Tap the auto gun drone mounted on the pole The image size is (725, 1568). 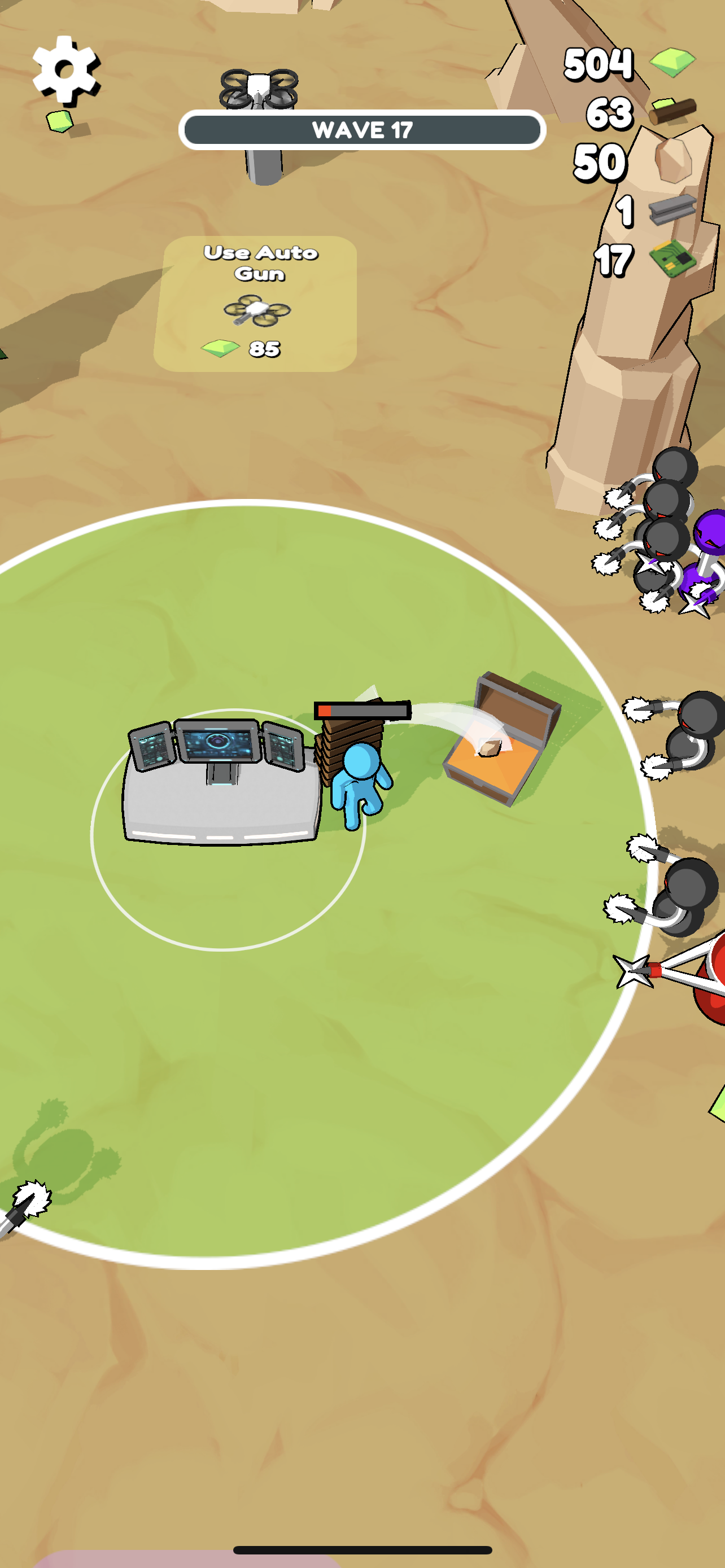(258, 87)
